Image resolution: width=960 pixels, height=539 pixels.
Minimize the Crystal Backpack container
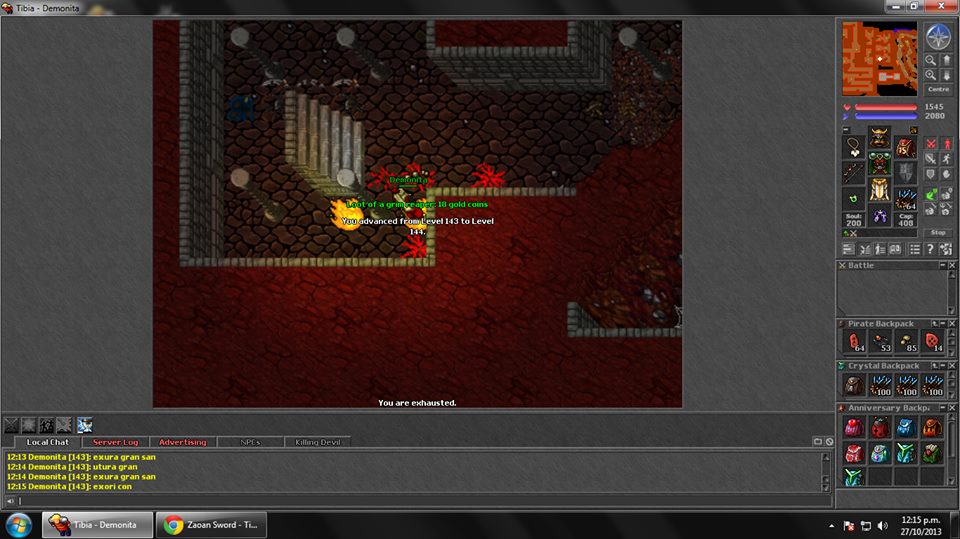pos(941,366)
